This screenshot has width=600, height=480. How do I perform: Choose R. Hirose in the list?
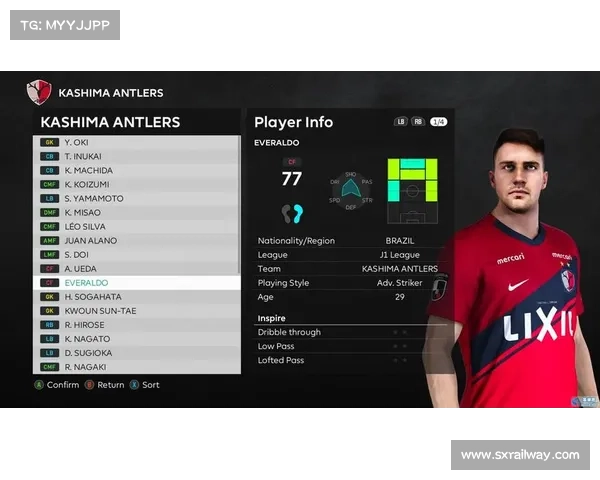click(137, 325)
